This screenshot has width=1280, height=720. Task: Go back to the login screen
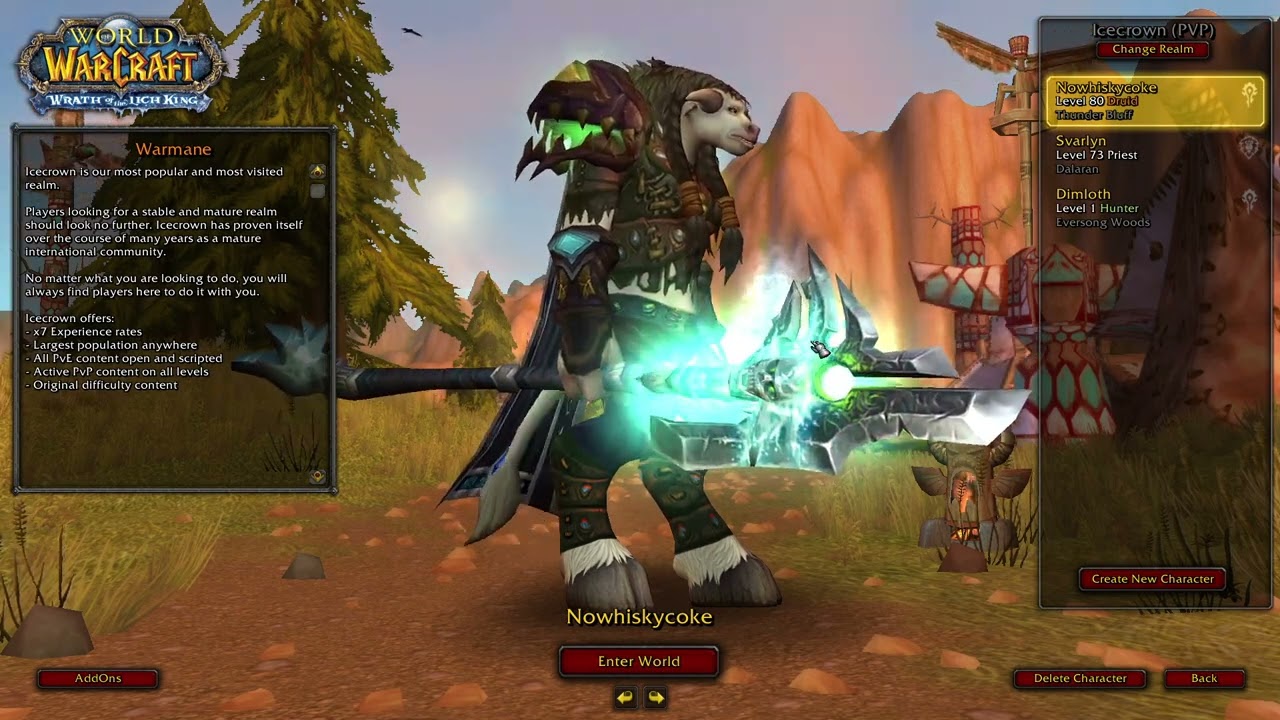(x=1204, y=678)
